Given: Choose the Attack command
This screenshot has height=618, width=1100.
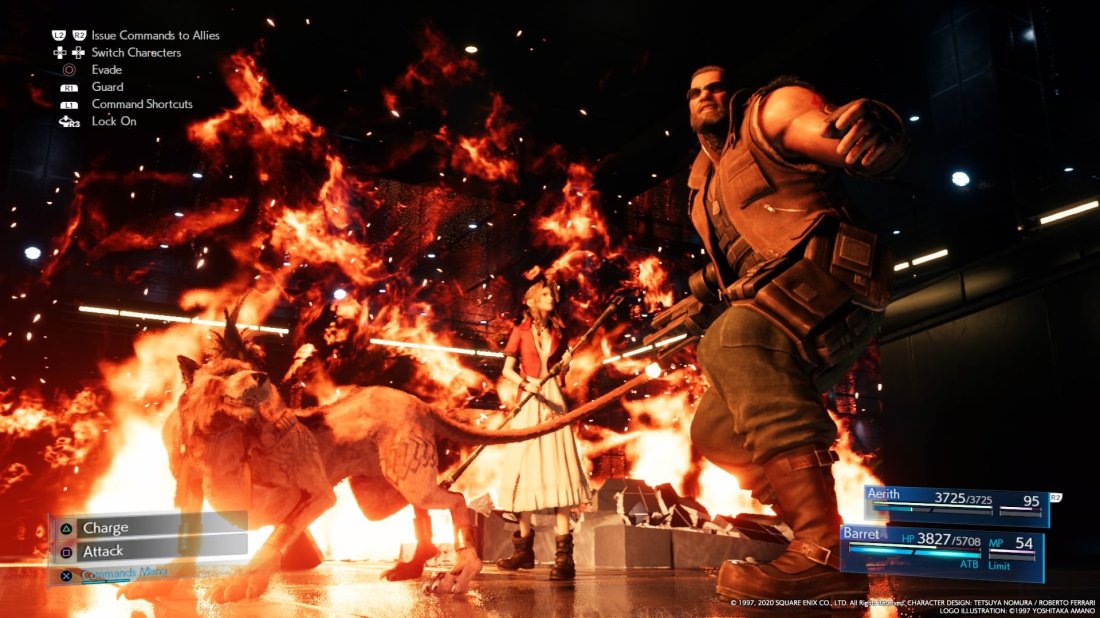Looking at the screenshot, I should (x=148, y=550).
